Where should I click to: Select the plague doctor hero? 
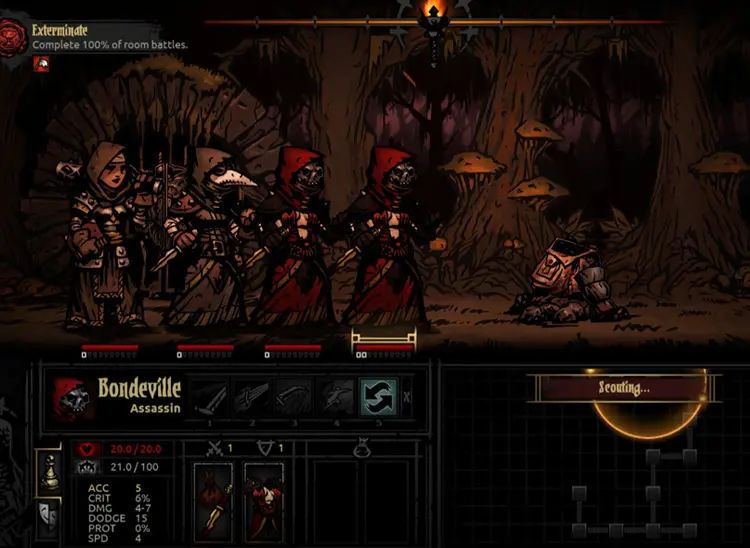(207, 235)
